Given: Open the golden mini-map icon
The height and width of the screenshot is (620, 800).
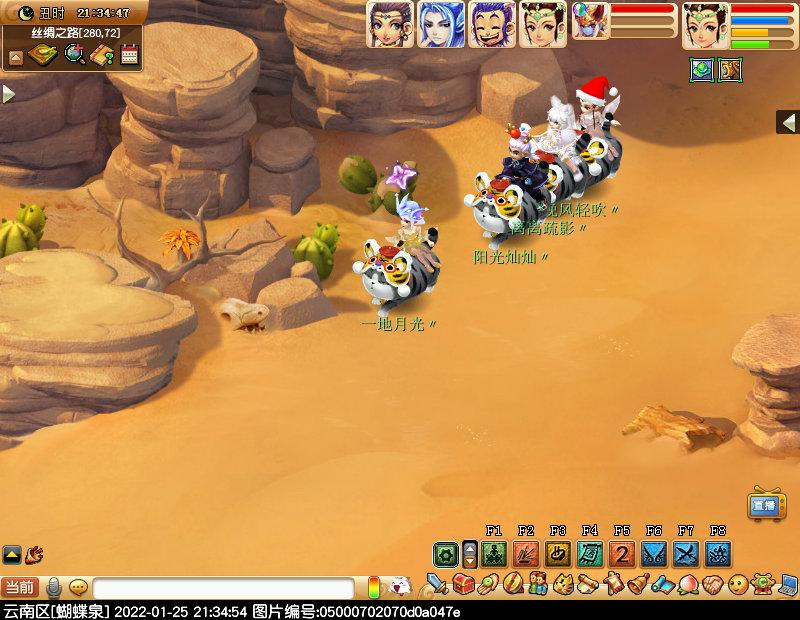Looking at the screenshot, I should (x=43, y=55).
